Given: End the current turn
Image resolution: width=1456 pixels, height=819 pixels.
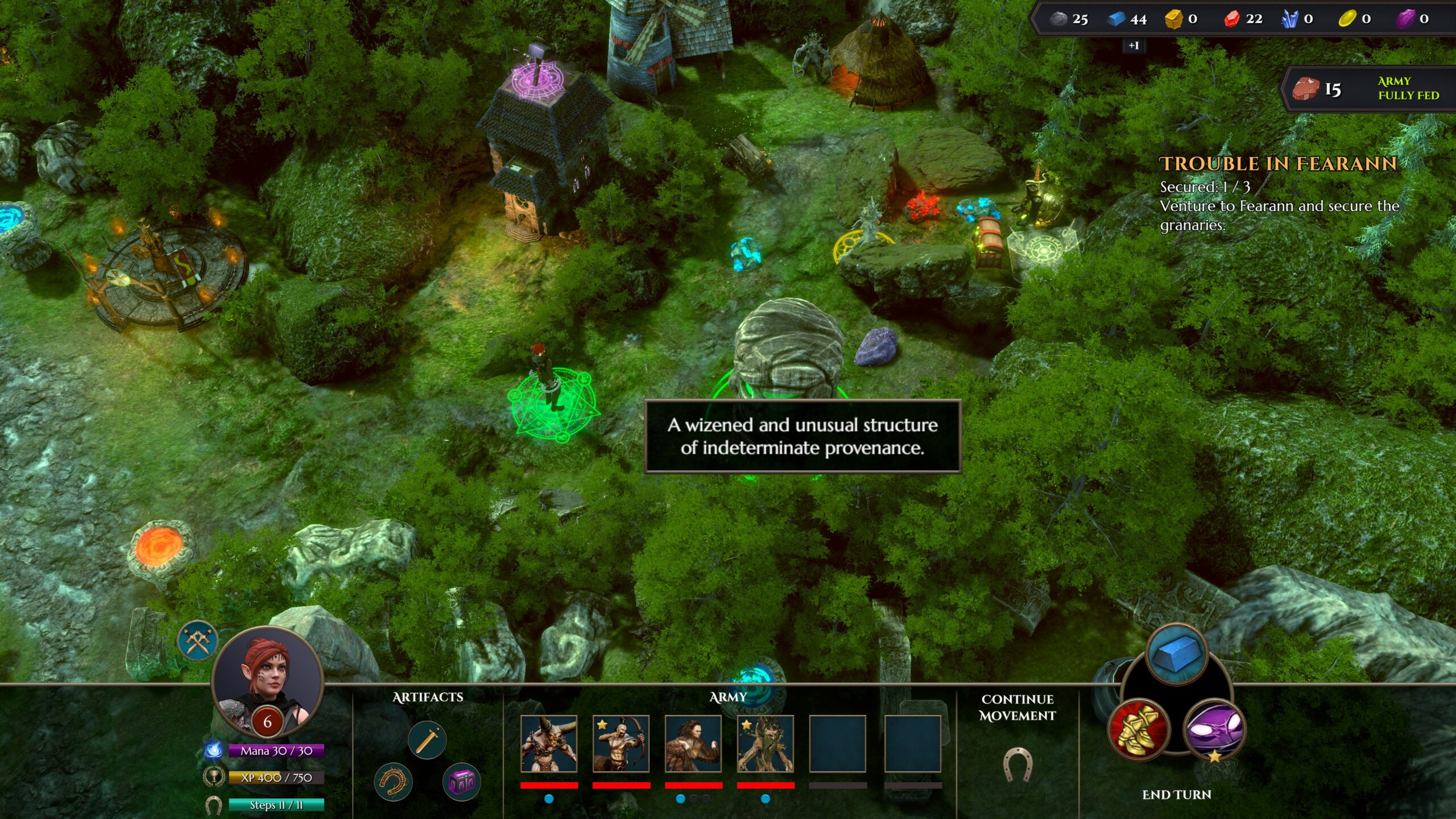Looking at the screenshot, I should coord(1177,795).
